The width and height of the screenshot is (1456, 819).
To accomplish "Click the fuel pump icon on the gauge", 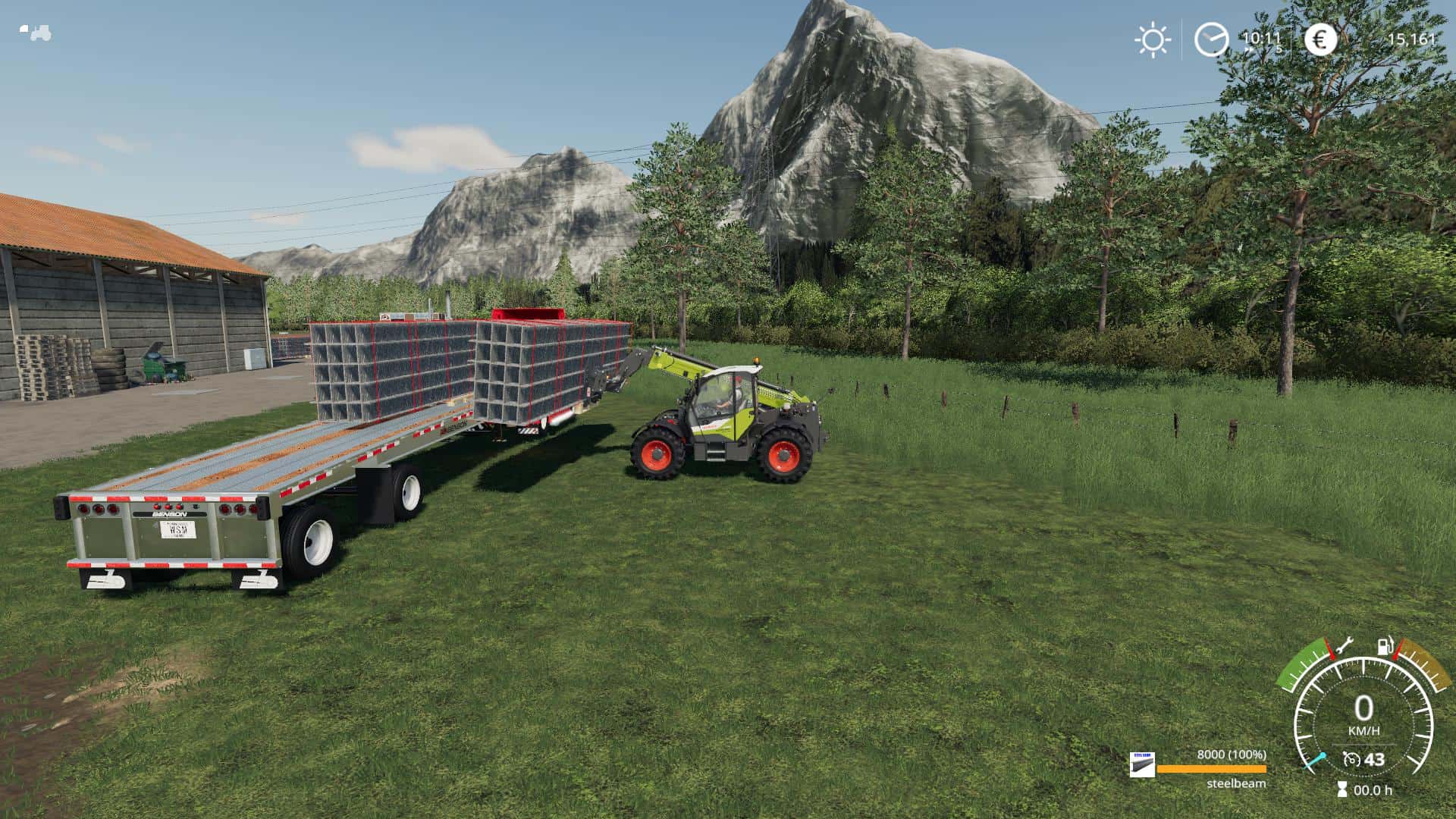I will coord(1385,647).
